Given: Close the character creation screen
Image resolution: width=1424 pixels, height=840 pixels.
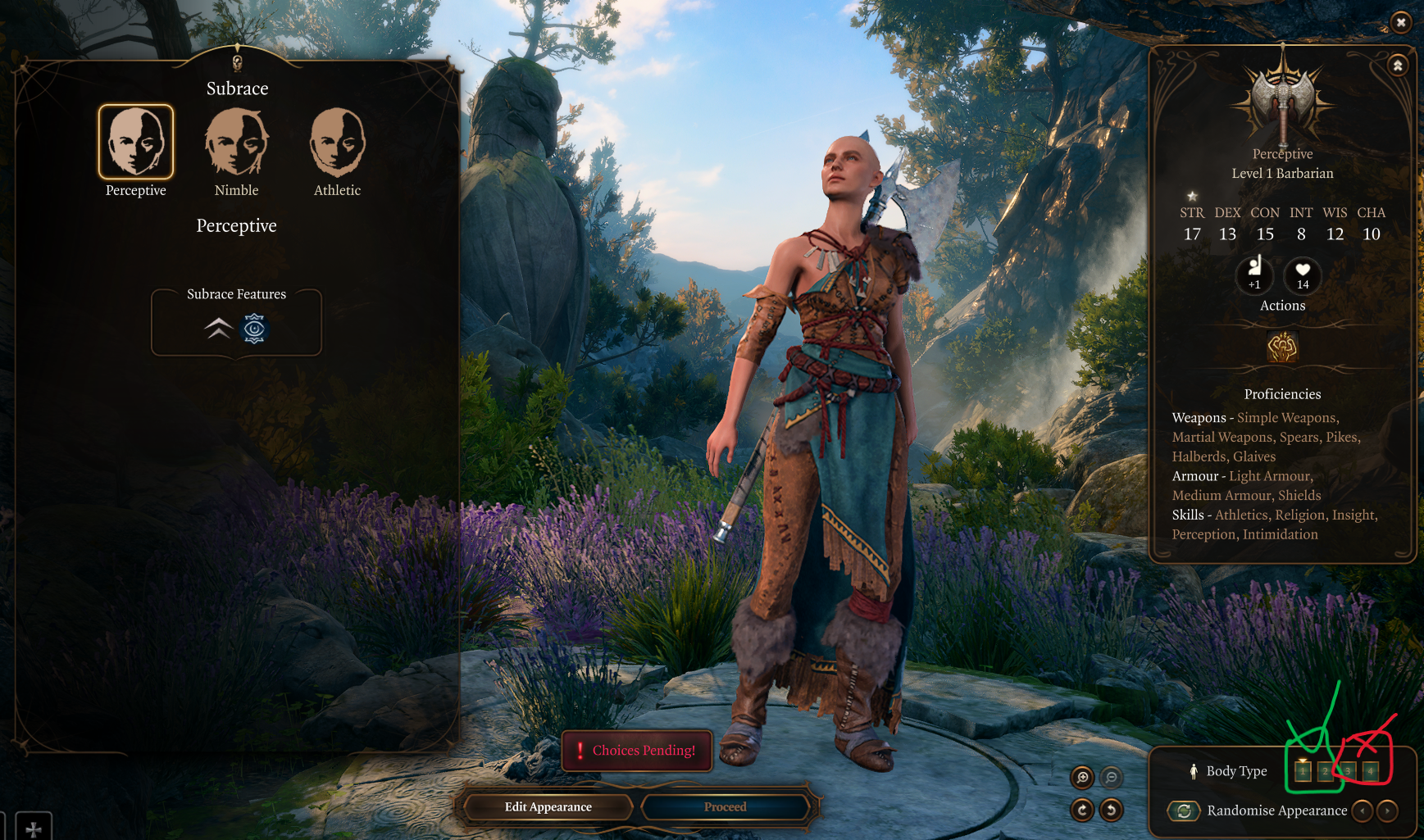Looking at the screenshot, I should click(x=1401, y=23).
